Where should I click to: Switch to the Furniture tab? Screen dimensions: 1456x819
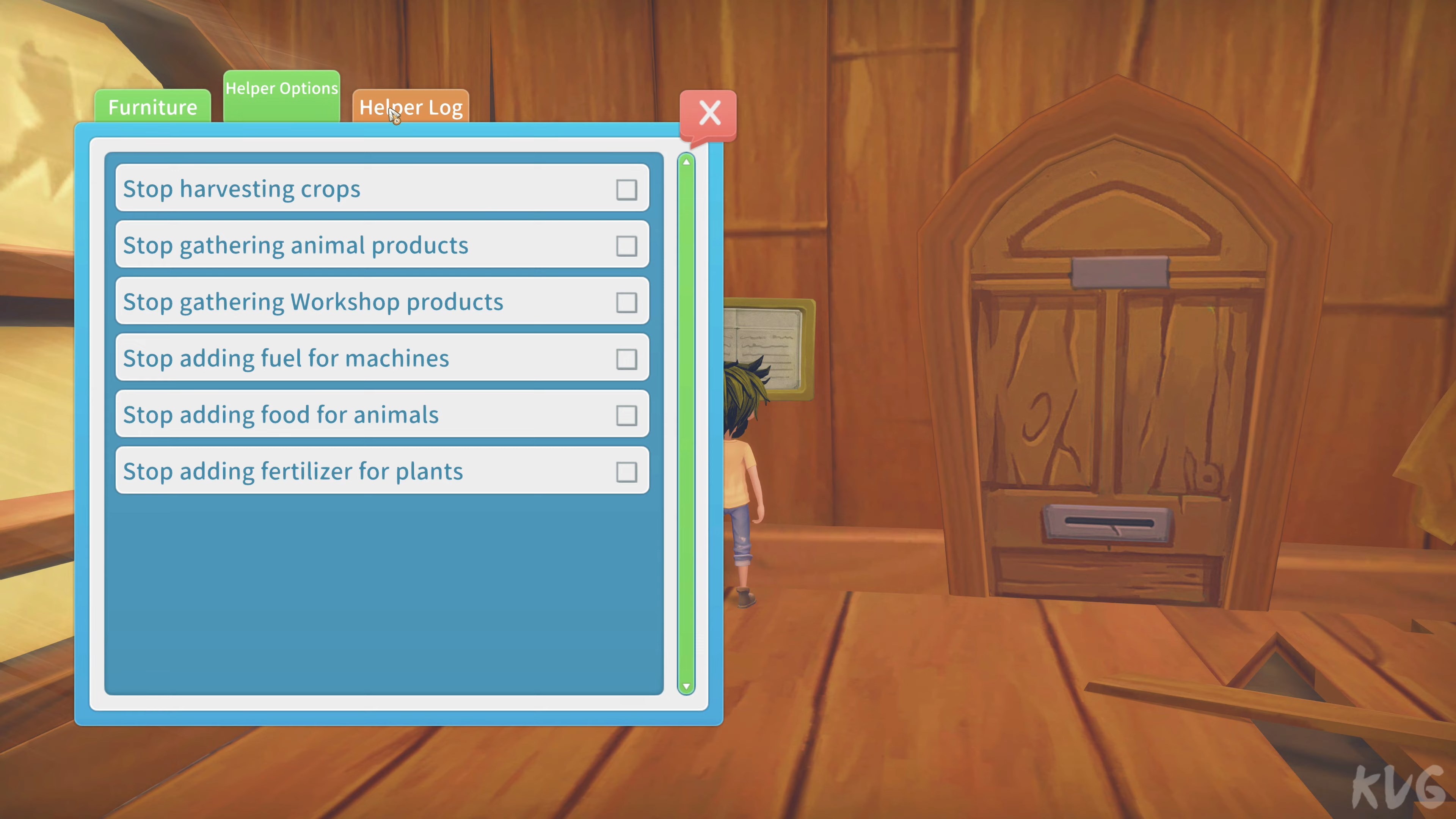pos(152,107)
